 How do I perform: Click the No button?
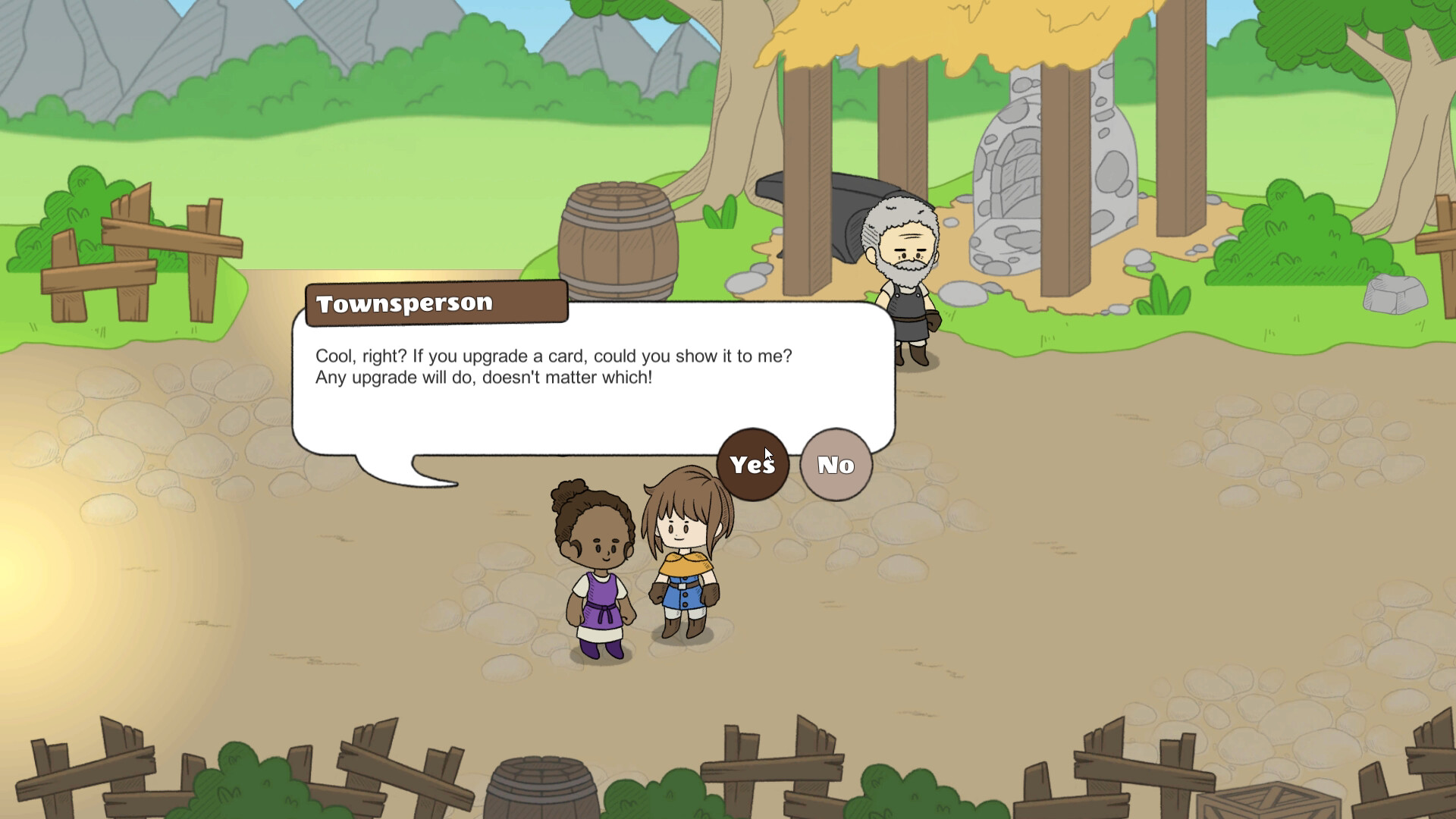pyautogui.click(x=835, y=465)
